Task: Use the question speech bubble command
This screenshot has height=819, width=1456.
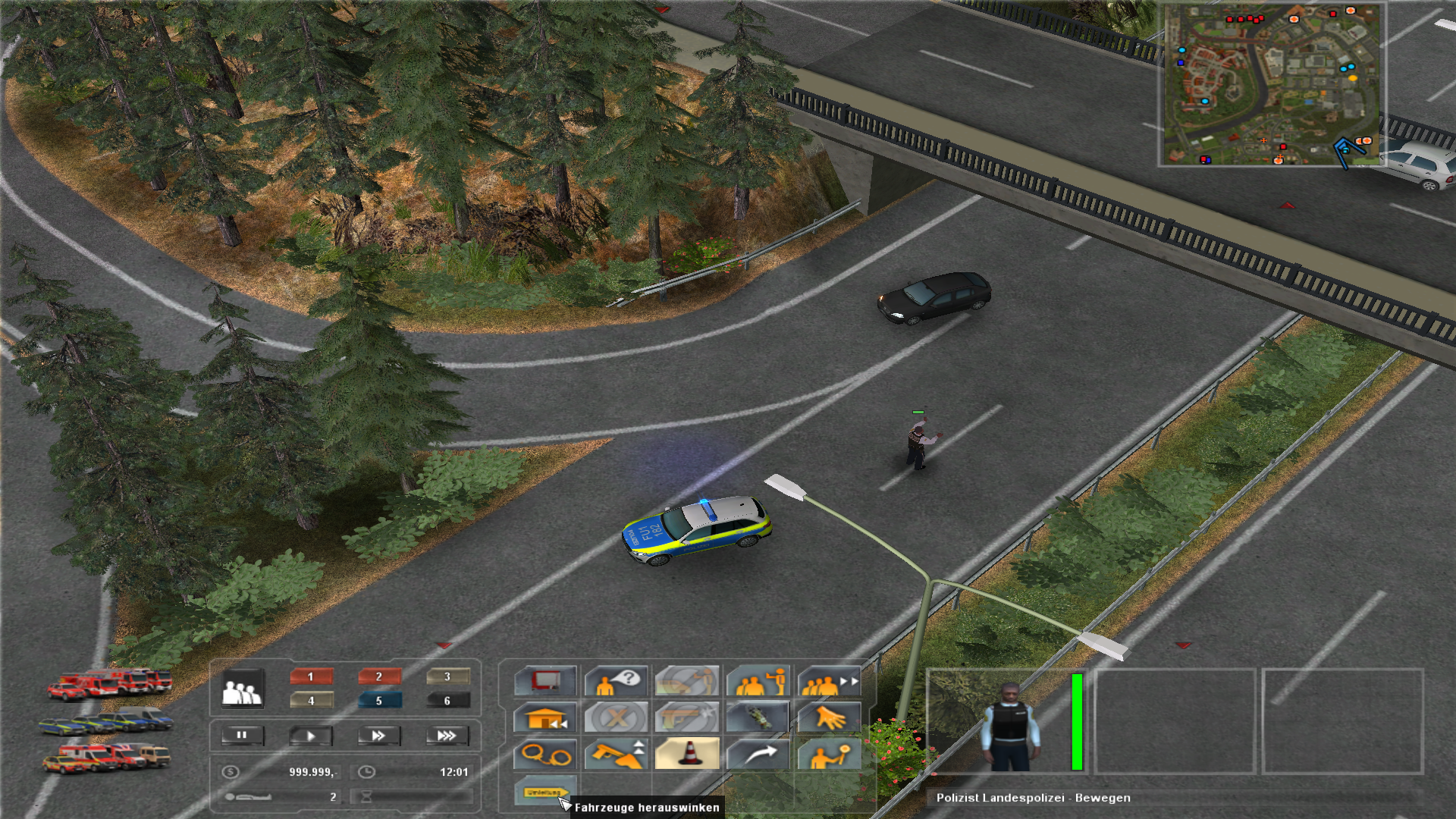Action: click(x=616, y=681)
